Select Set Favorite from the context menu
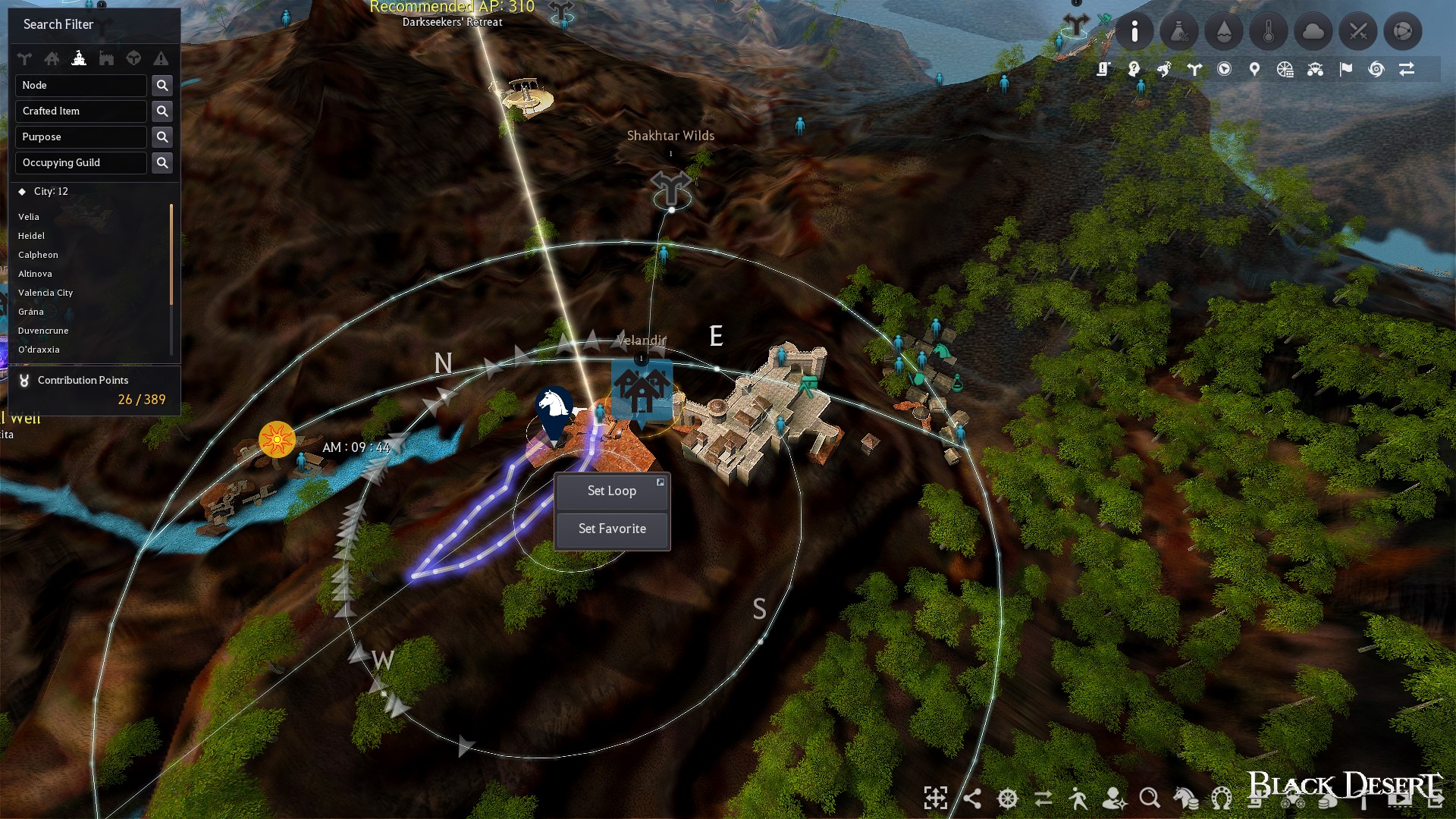1456x819 pixels. [x=611, y=529]
